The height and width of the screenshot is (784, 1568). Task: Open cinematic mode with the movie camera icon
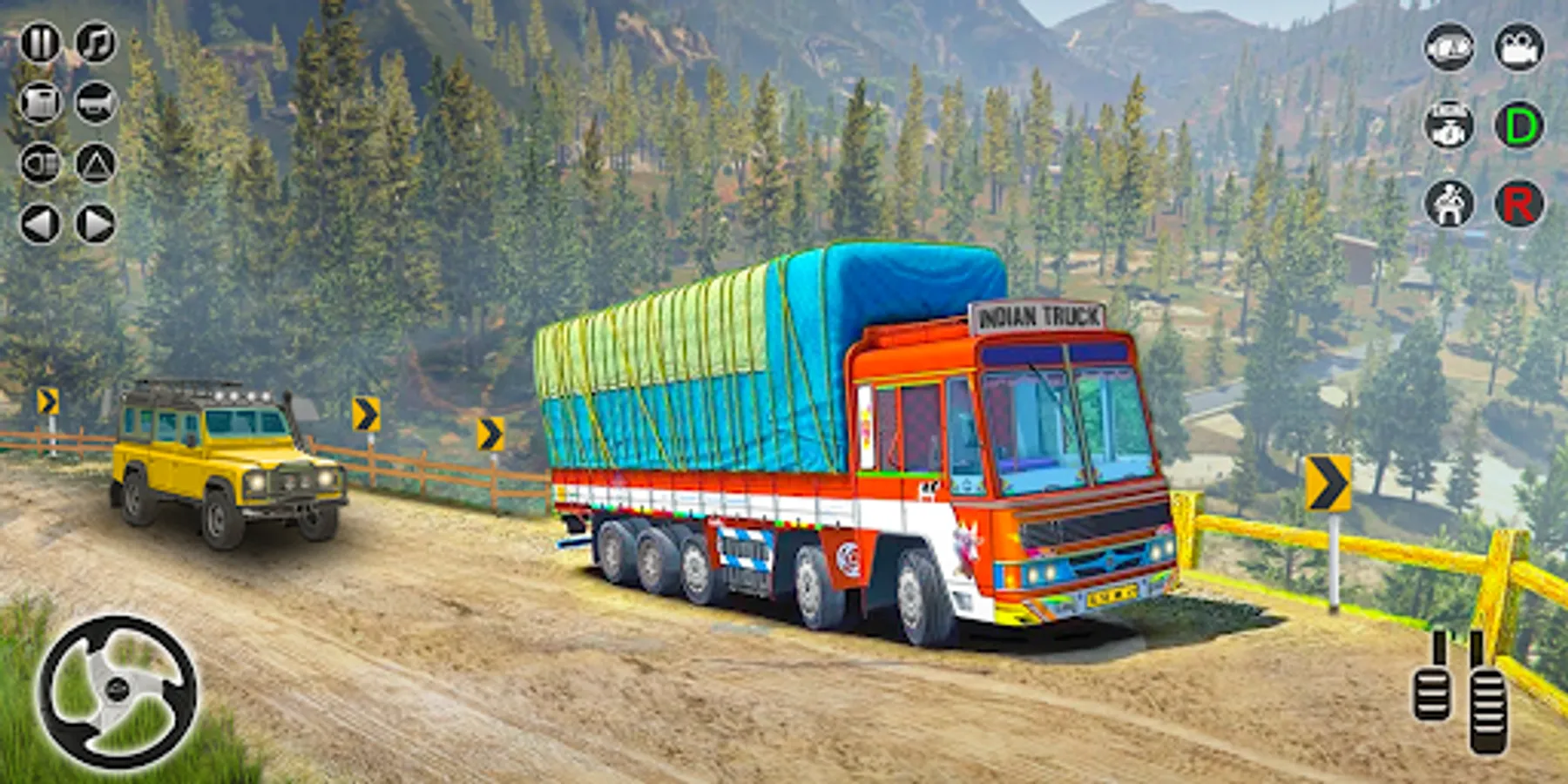pyautogui.click(x=1517, y=48)
